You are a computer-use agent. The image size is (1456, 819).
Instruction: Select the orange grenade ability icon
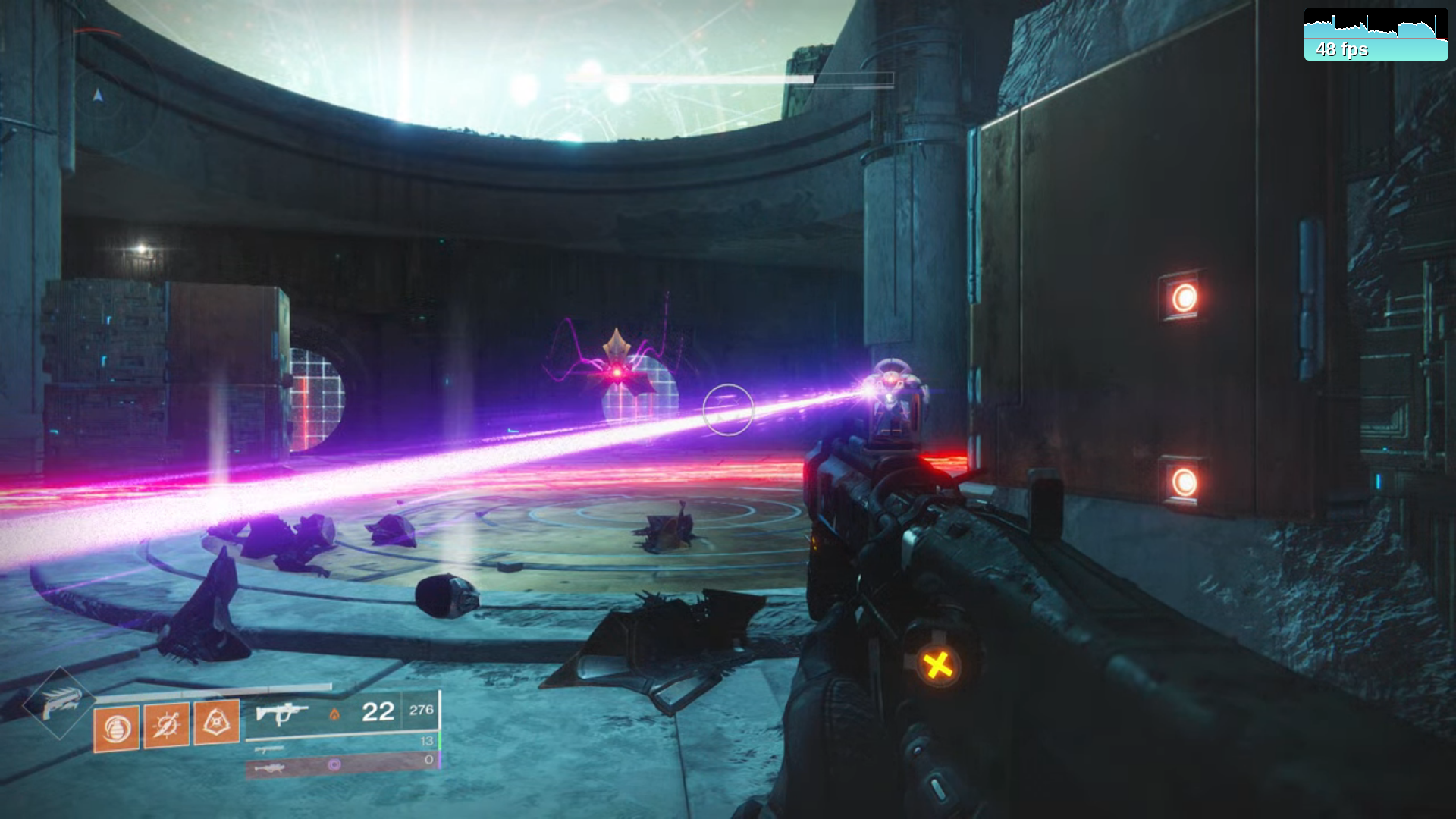coord(116,729)
